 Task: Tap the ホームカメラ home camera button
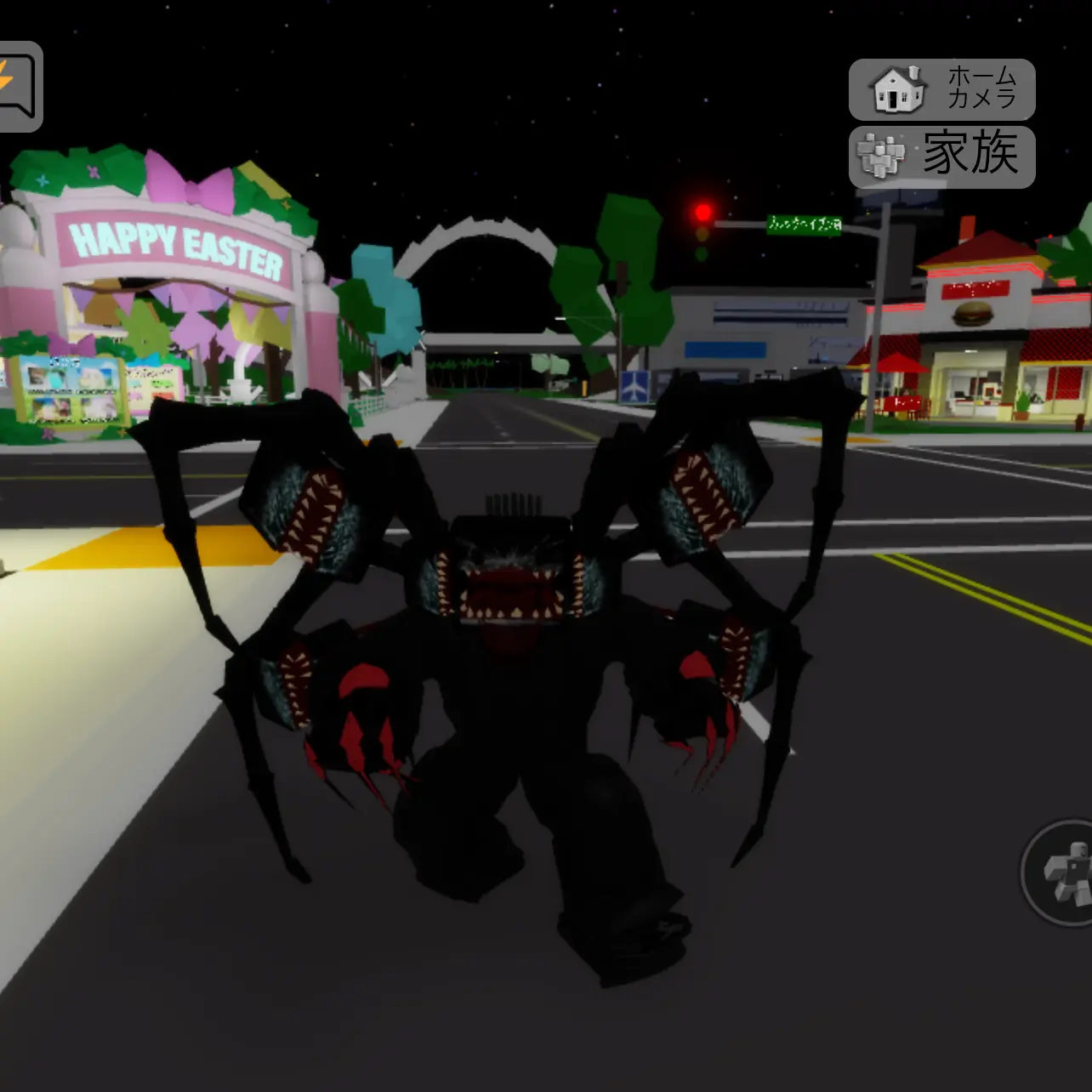pos(941,89)
